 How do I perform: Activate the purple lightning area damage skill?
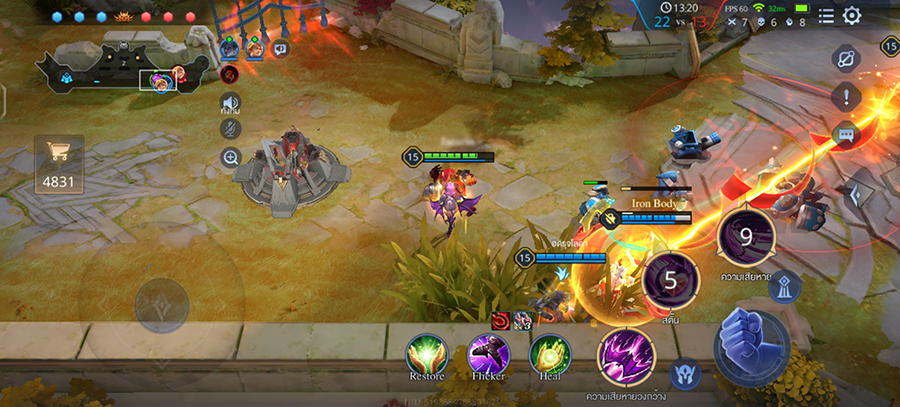626,357
